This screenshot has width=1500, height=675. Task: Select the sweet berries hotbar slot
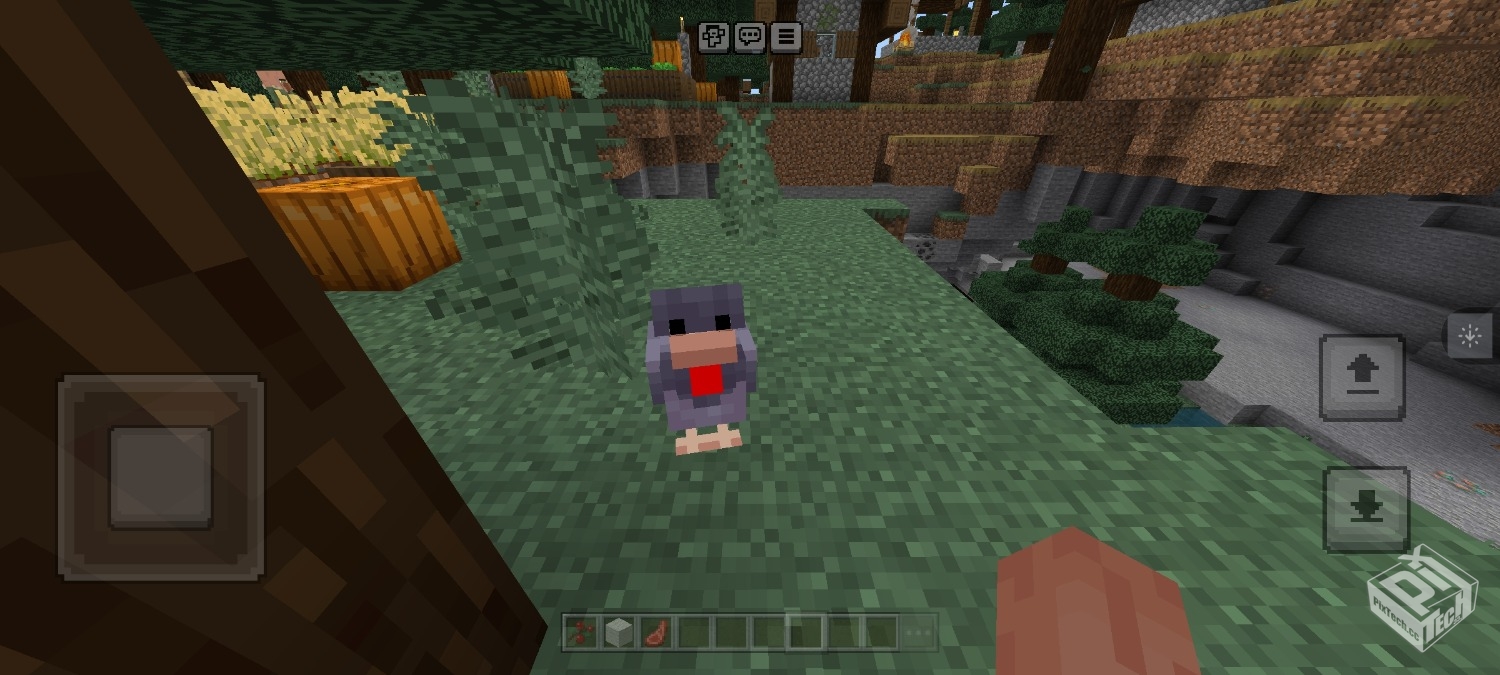[580, 632]
